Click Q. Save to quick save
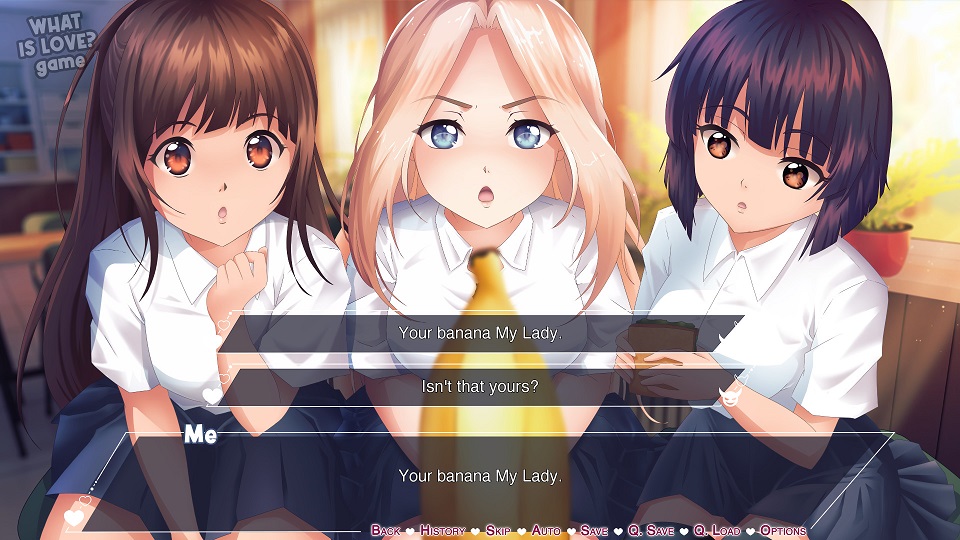 click(651, 530)
